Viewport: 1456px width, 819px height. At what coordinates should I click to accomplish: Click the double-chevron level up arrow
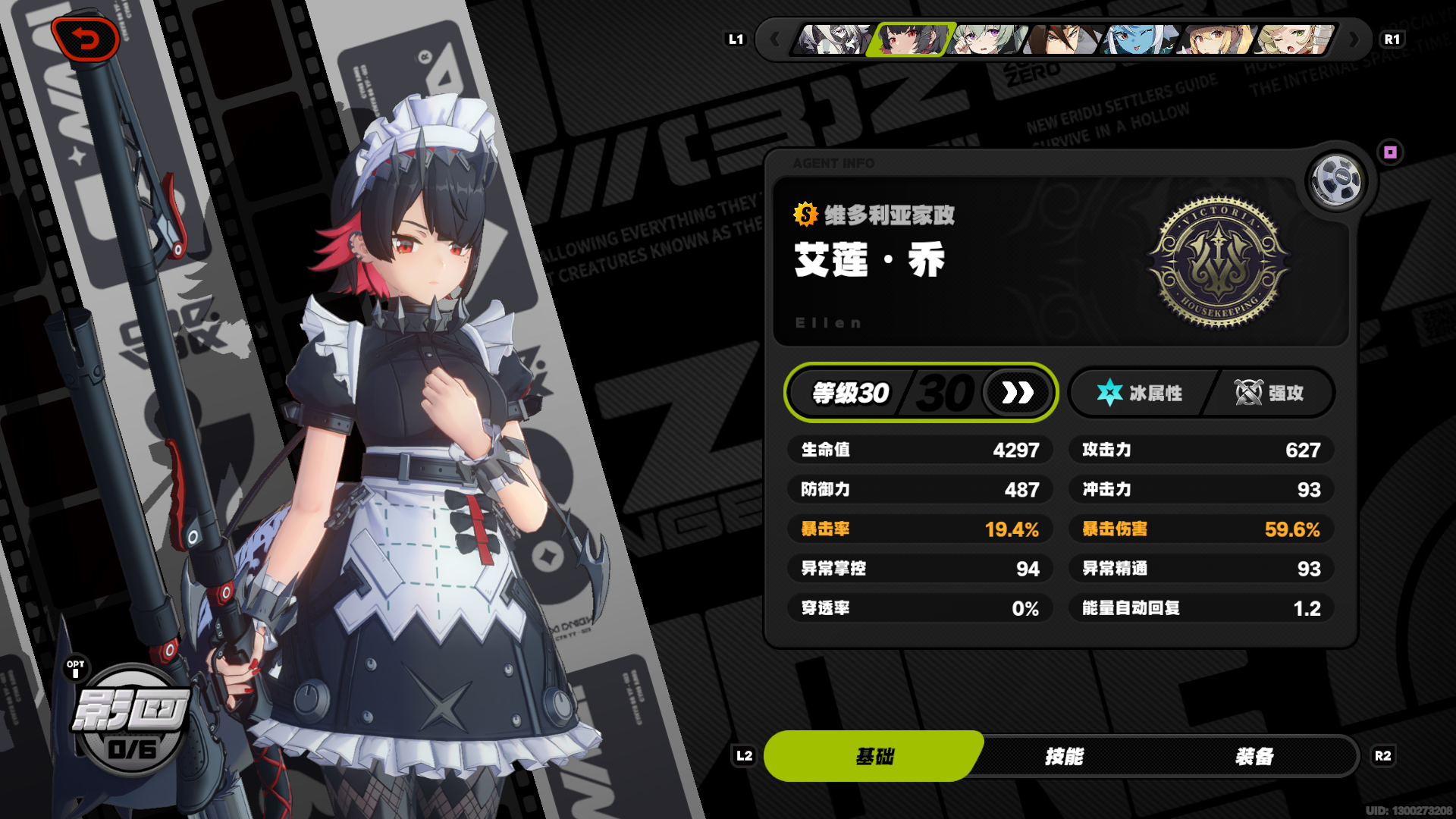tap(1017, 393)
